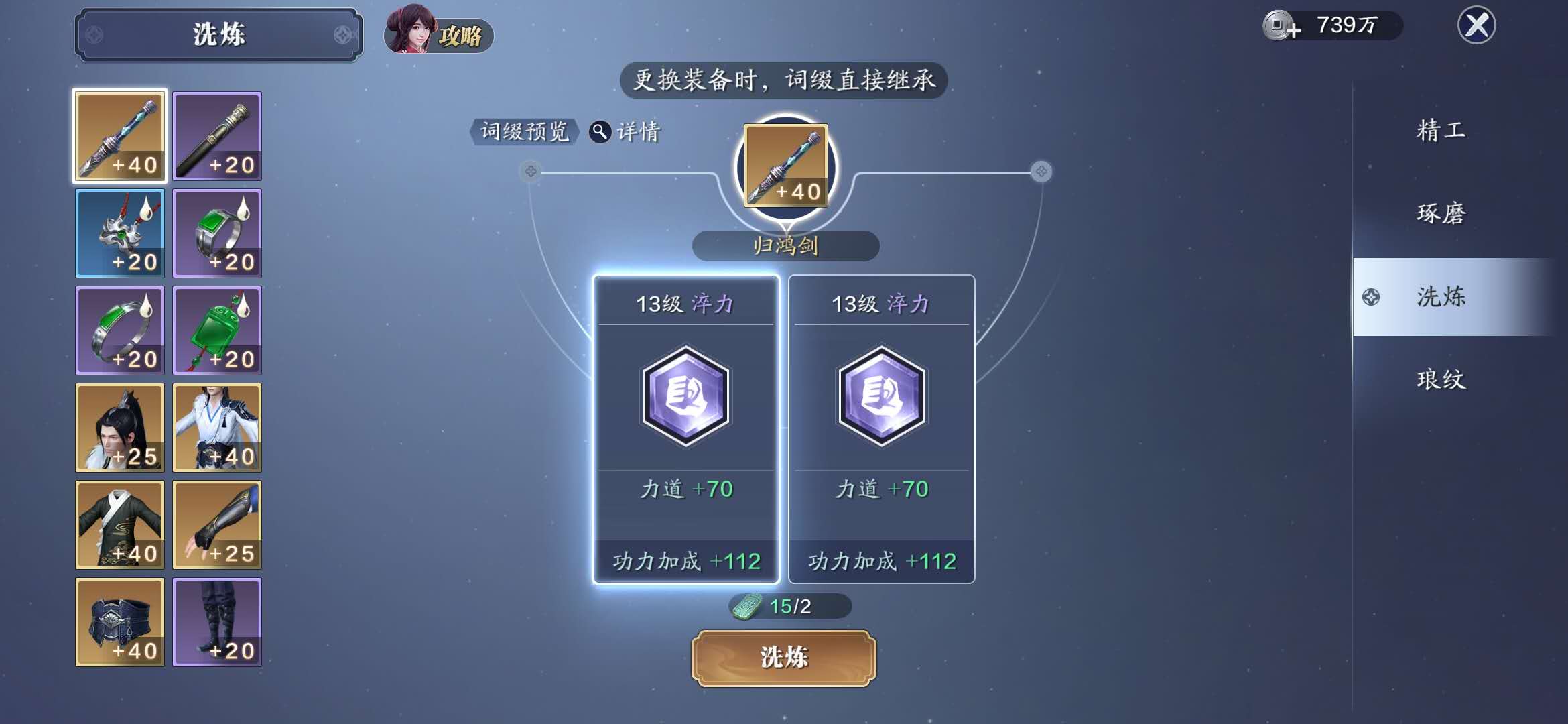Select the hairstyle +25 equipment slot
1568x724 pixels.
pos(119,427)
